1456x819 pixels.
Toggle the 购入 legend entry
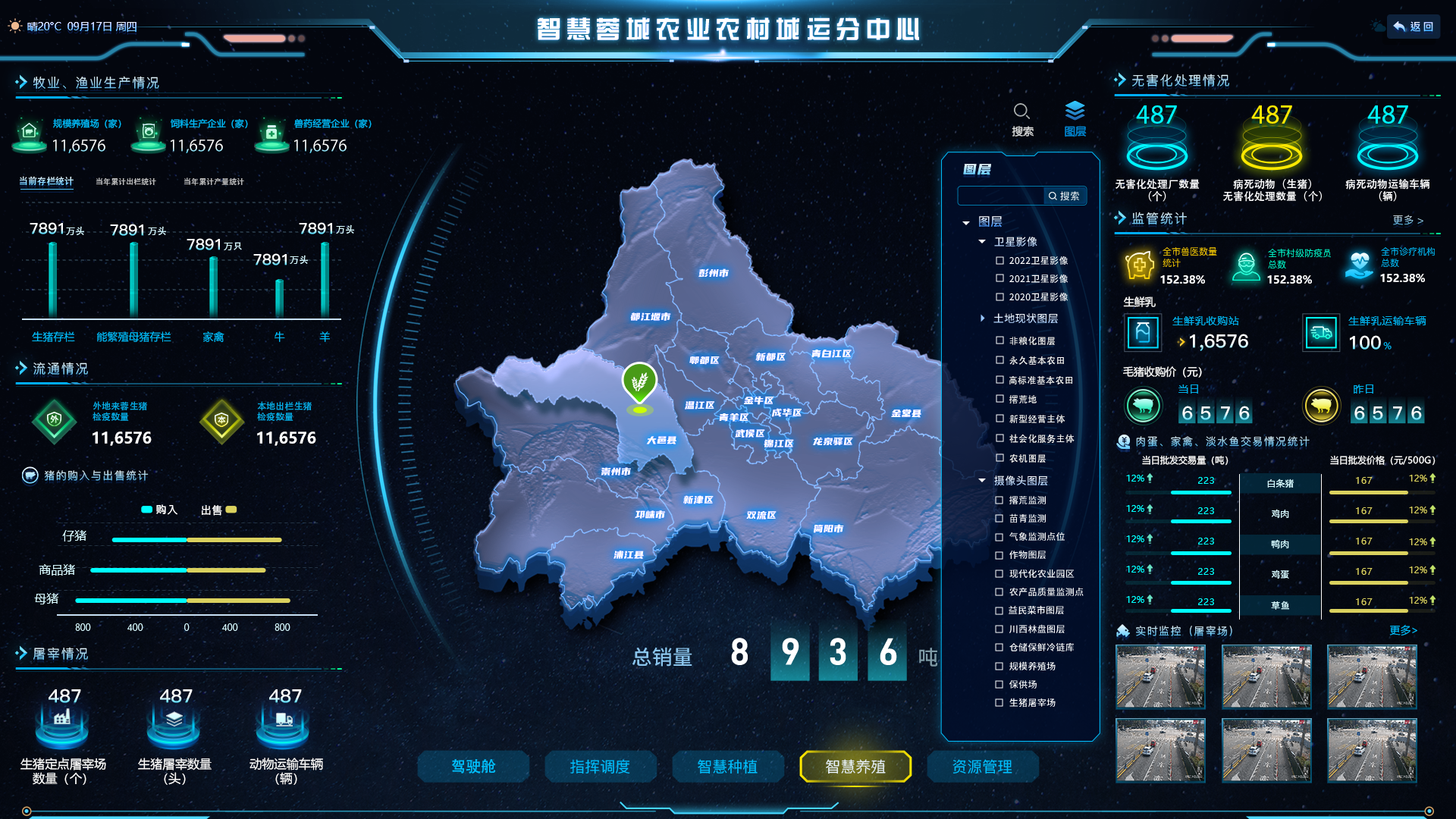(x=159, y=510)
